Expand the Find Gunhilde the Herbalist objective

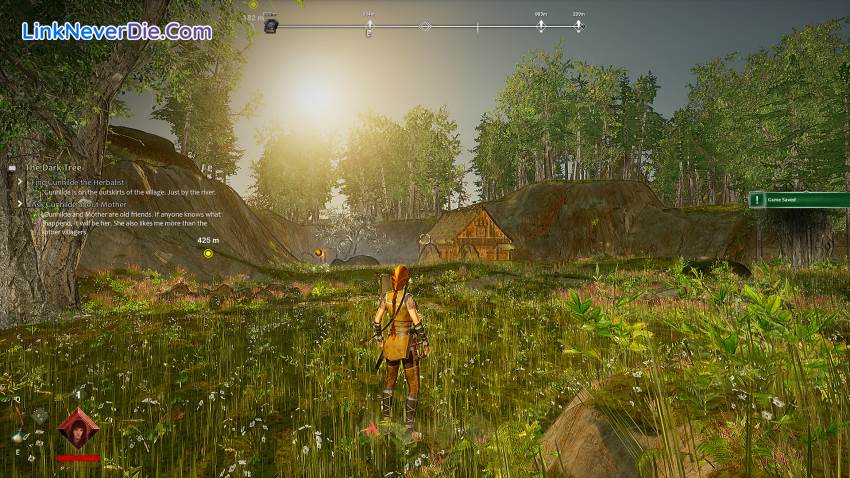click(20, 183)
